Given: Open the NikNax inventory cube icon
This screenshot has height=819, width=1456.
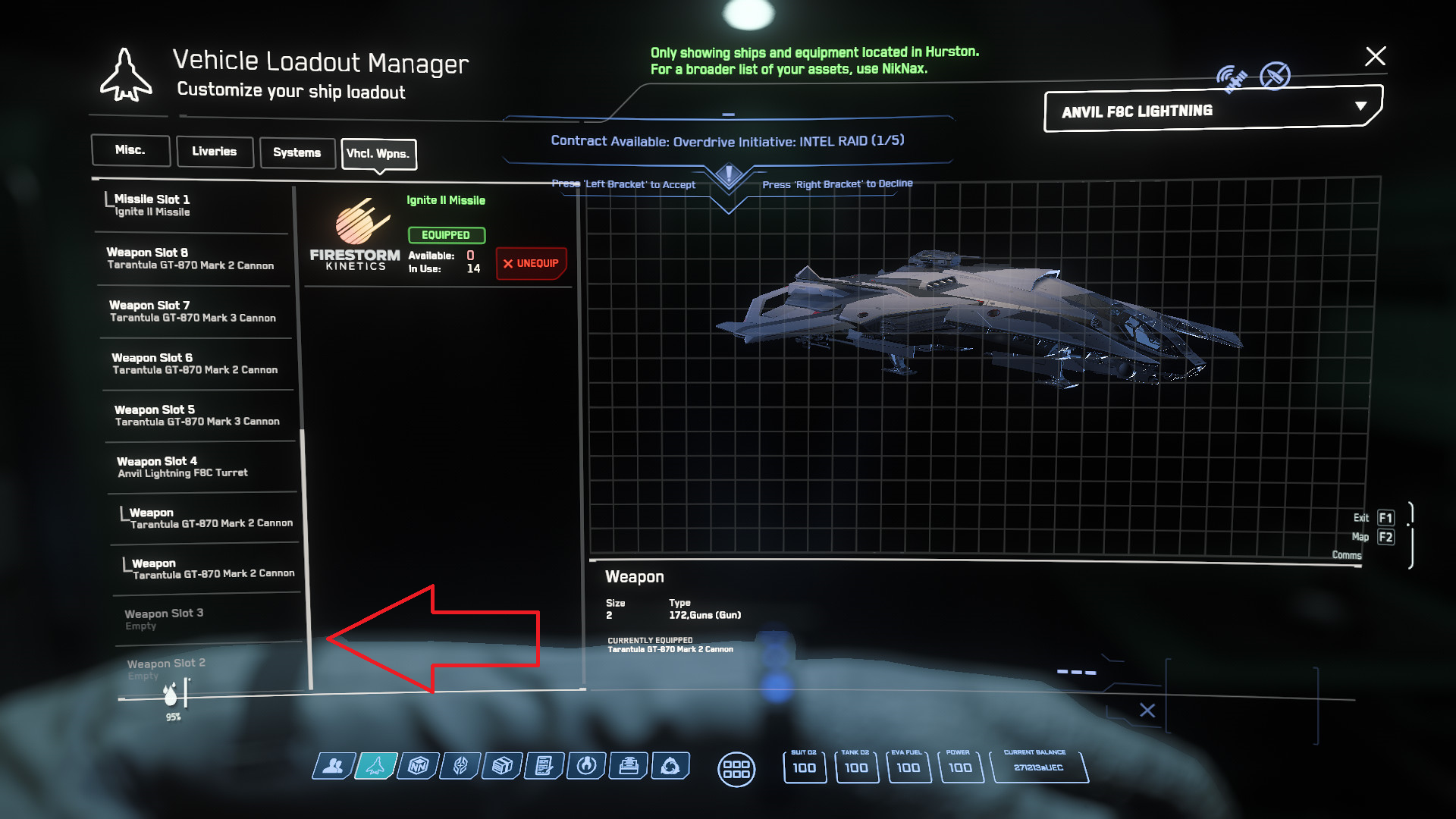Looking at the screenshot, I should coord(418,766).
